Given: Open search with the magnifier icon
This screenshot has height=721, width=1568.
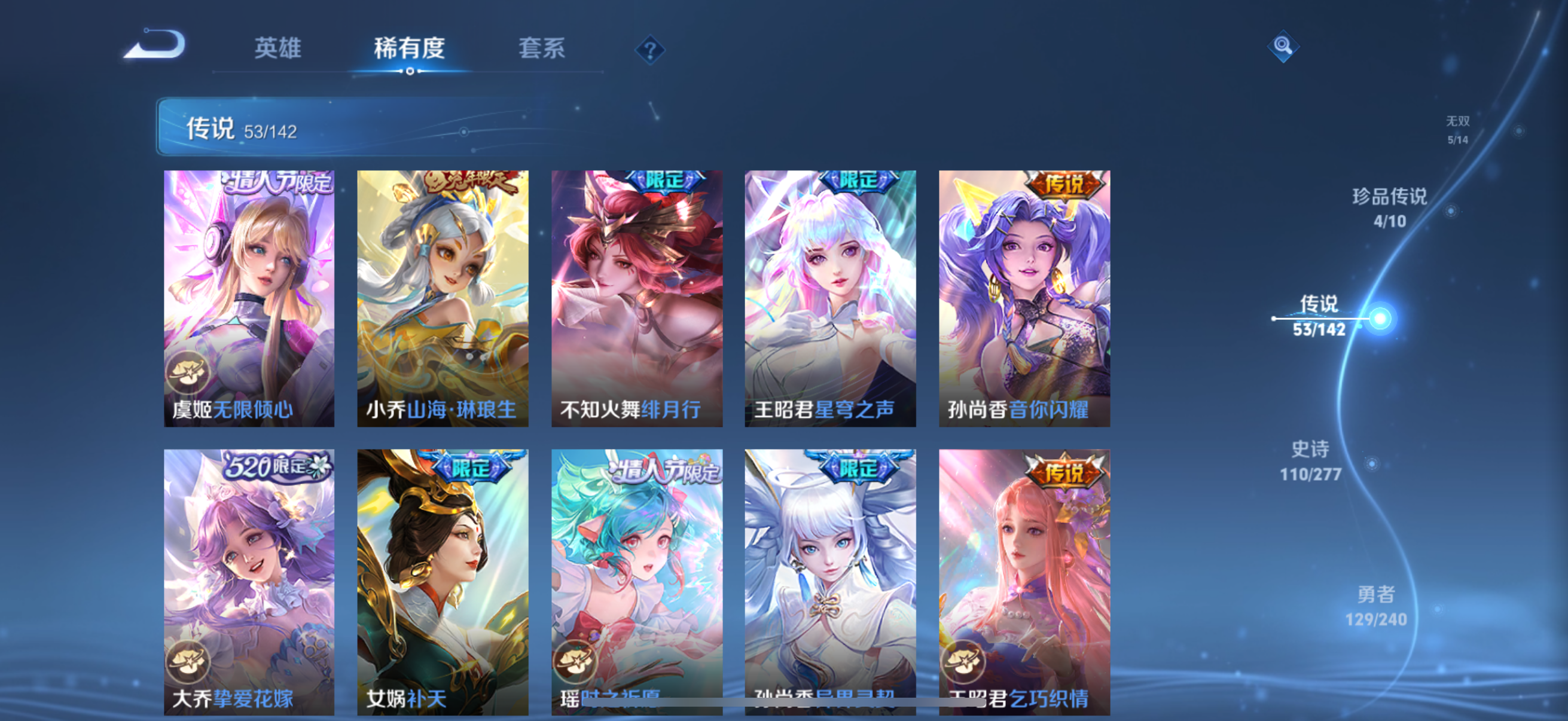Looking at the screenshot, I should point(1283,45).
